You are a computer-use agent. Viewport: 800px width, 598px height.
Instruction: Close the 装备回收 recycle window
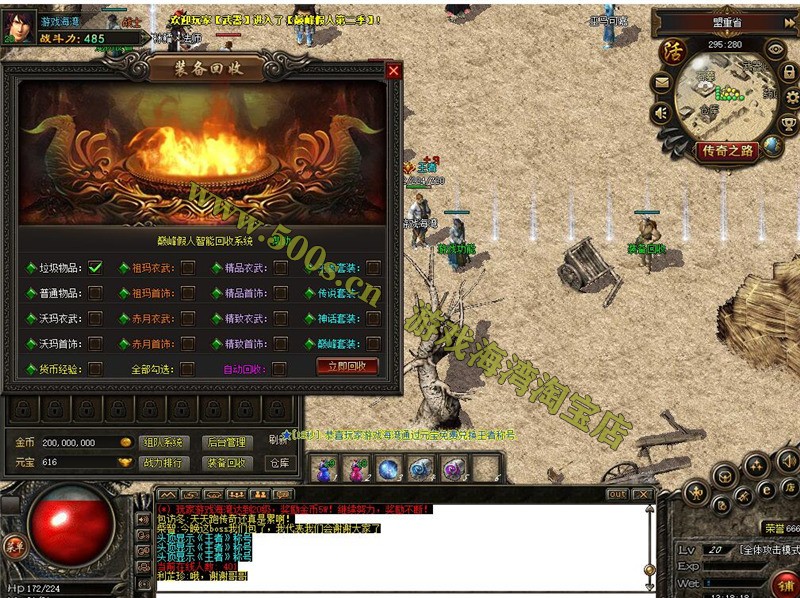coord(393,71)
